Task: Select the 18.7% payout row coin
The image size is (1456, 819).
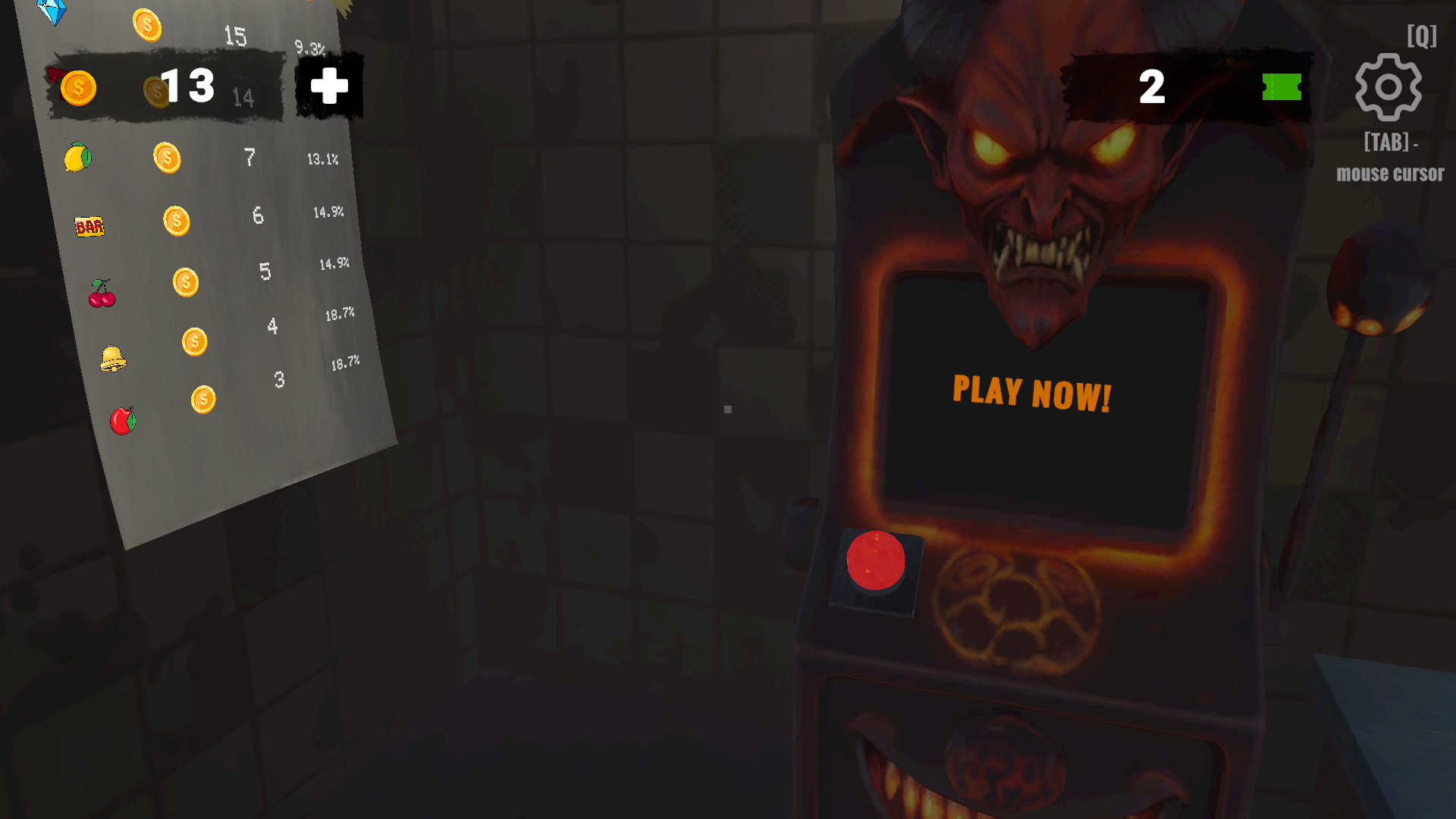Action: pyautogui.click(x=196, y=343)
